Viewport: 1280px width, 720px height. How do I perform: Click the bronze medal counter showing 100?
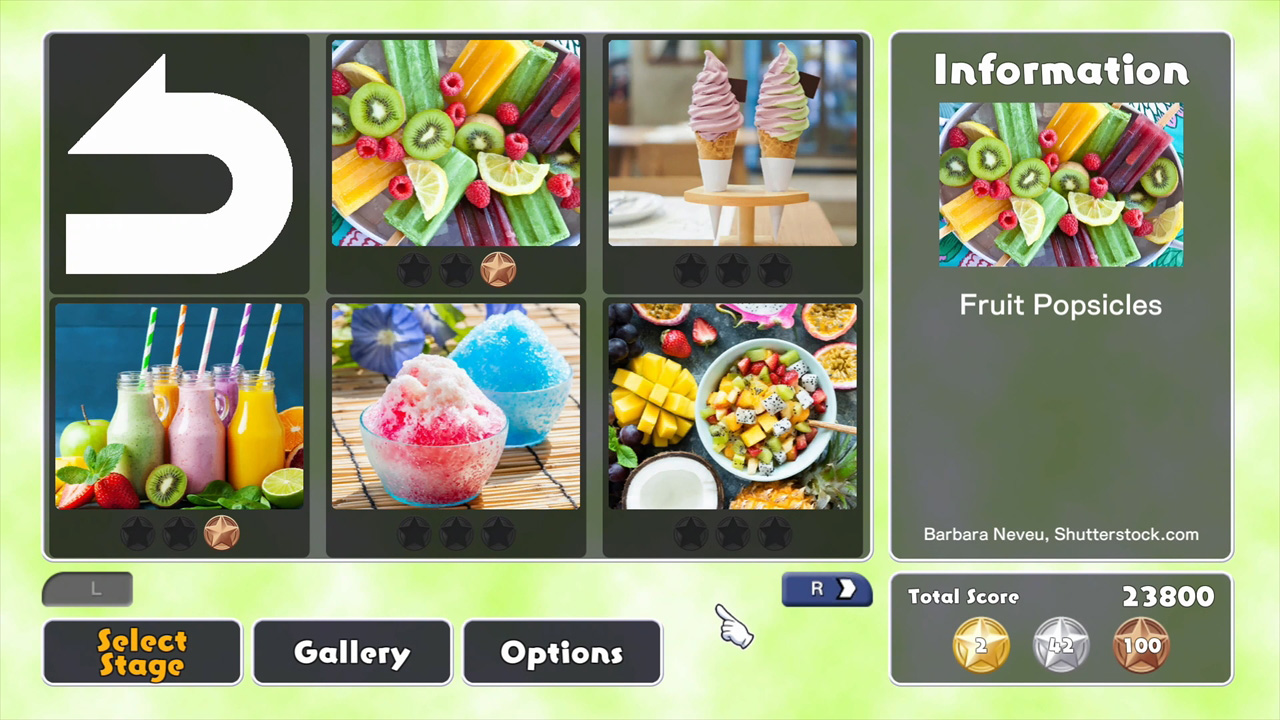click(1141, 645)
